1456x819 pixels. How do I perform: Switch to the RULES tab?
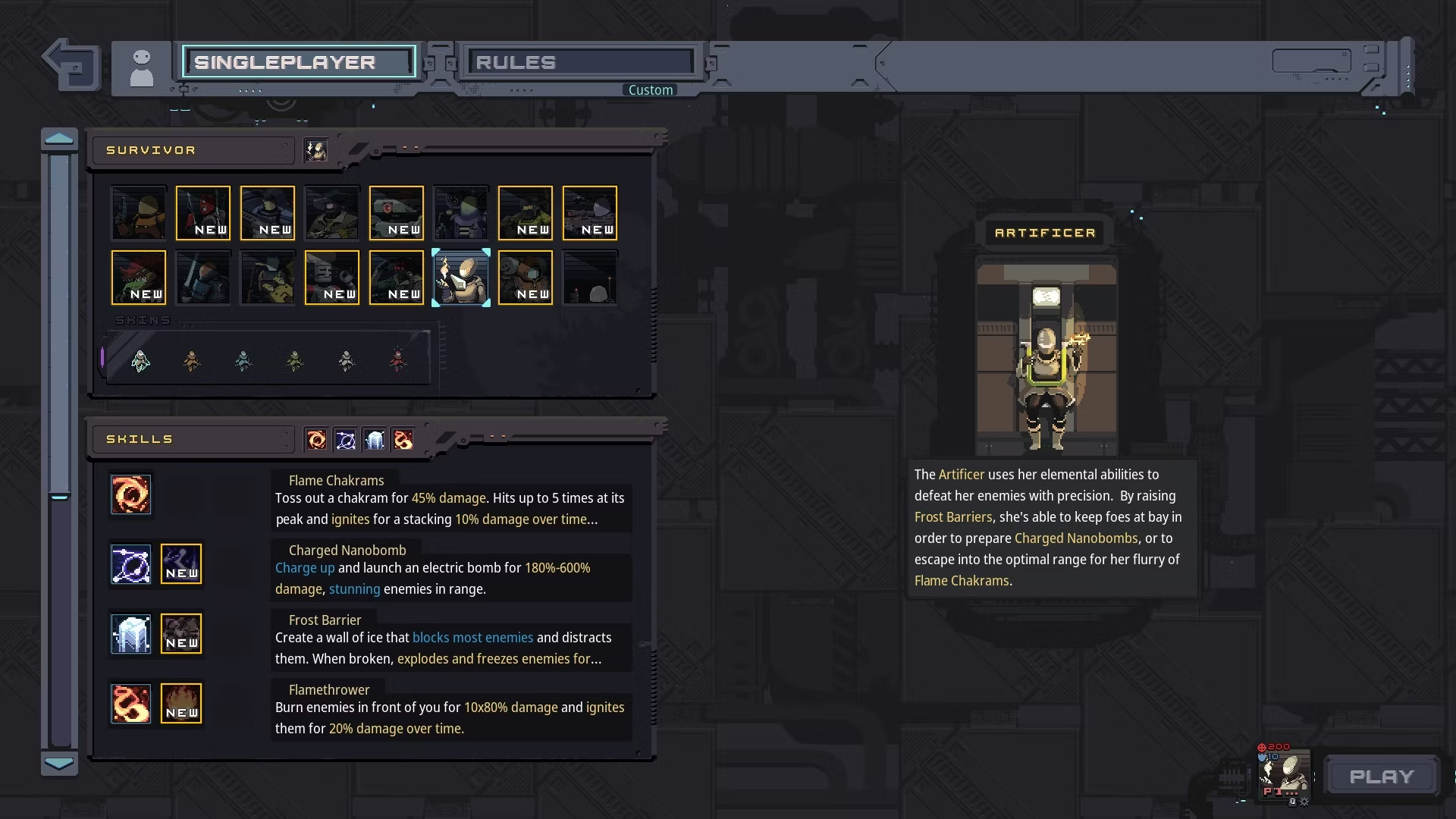582,62
